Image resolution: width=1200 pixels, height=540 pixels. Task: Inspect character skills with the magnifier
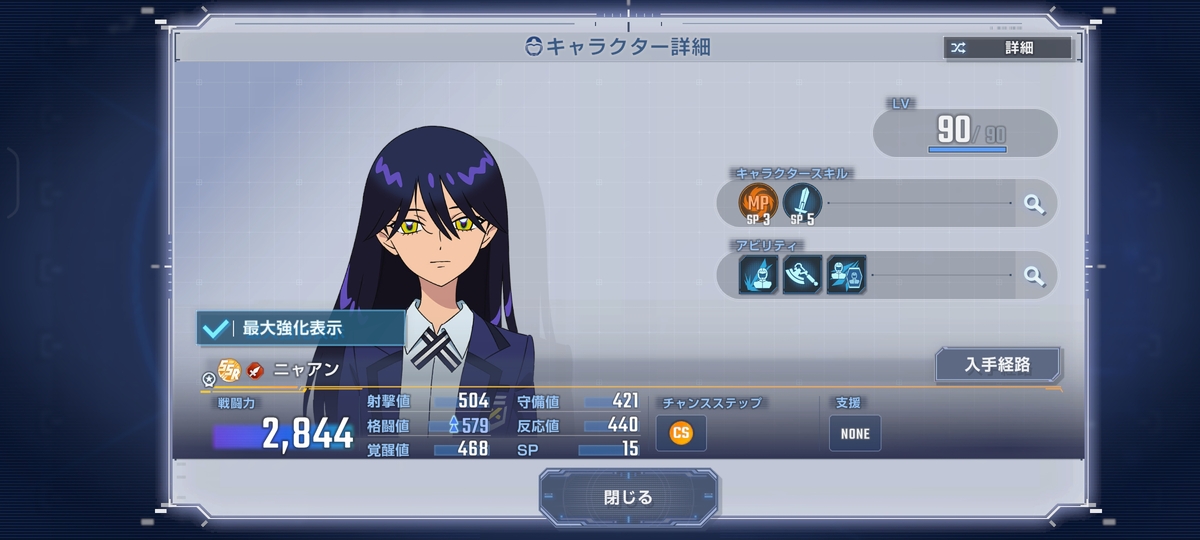1033,204
